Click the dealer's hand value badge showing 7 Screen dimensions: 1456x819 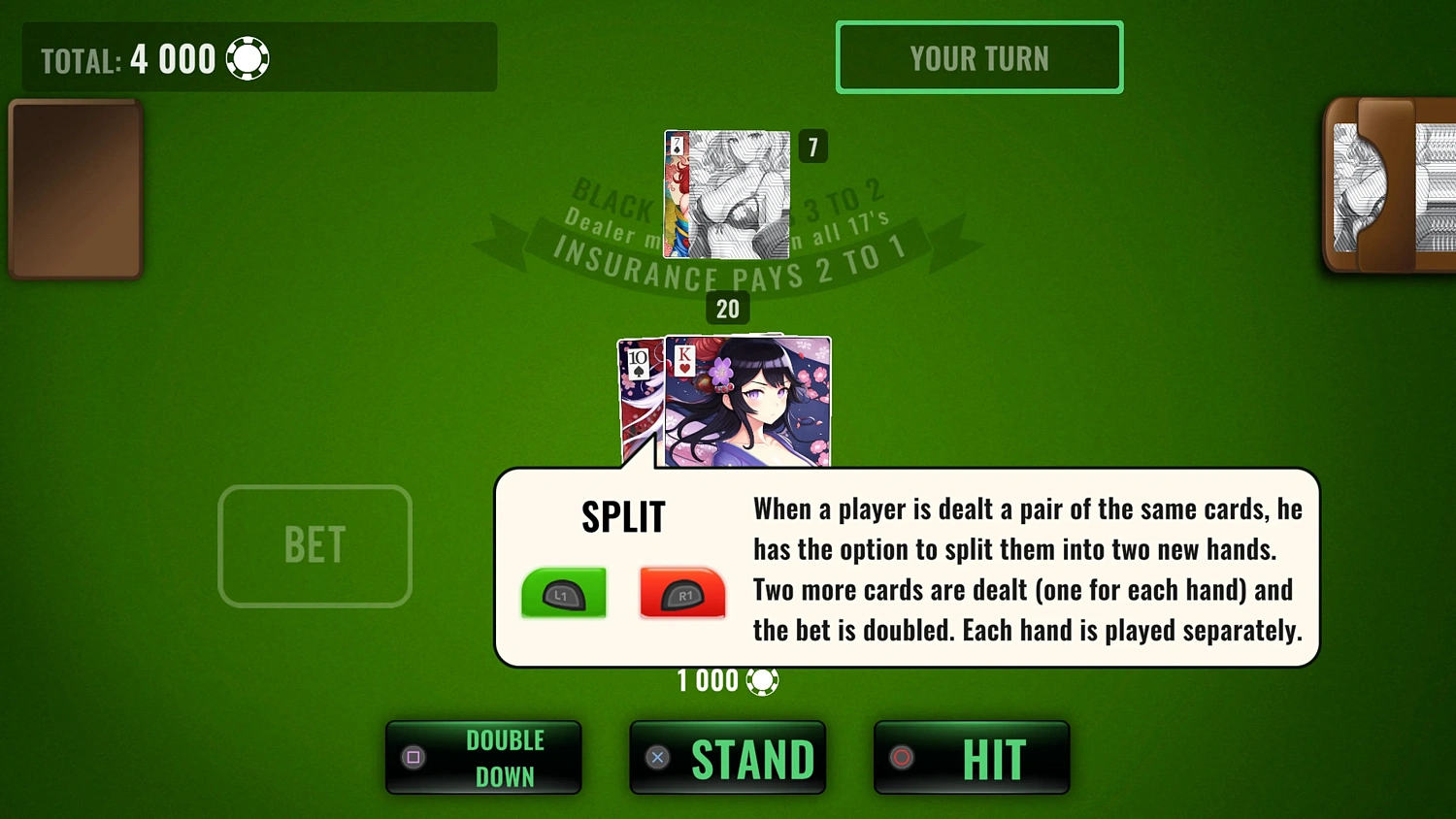[811, 147]
